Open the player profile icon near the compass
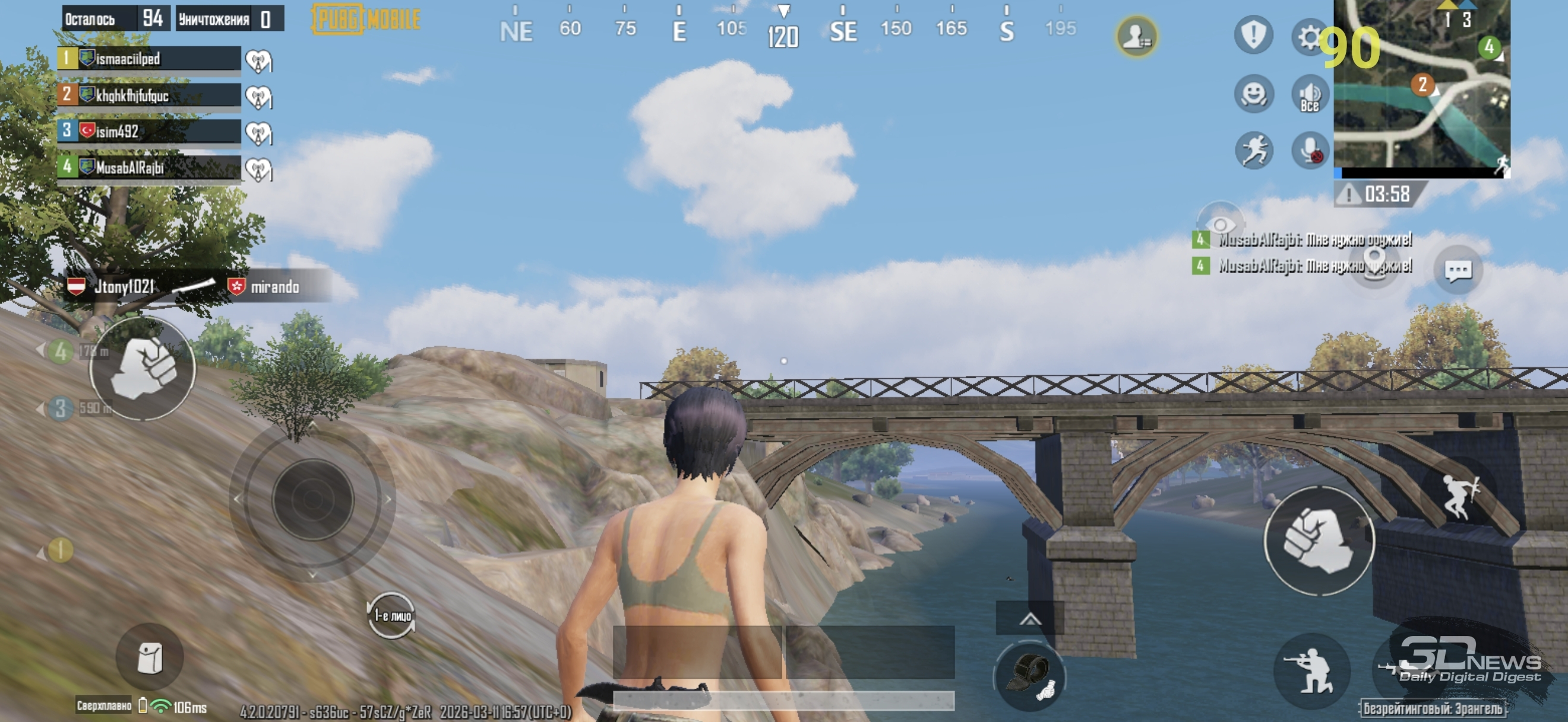 [x=1136, y=36]
